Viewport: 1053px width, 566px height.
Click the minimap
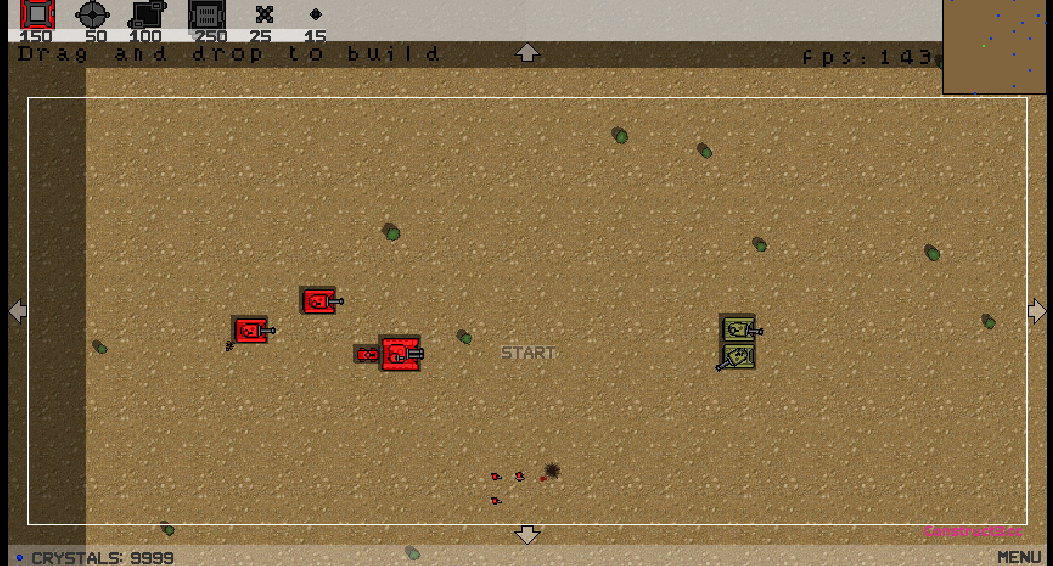pos(997,47)
